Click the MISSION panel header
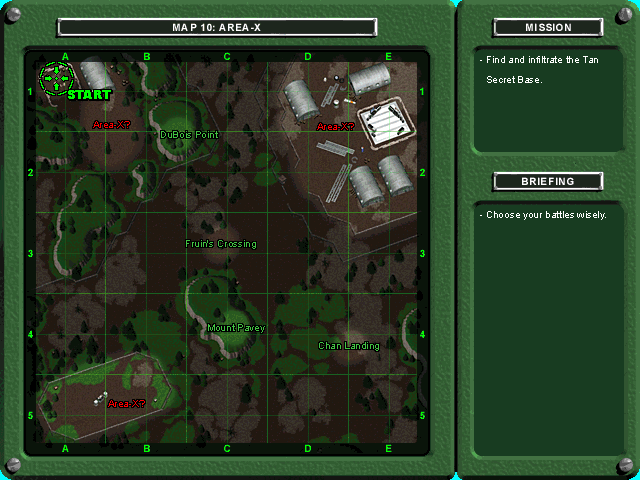Screen dimensions: 640x480 tap(548, 28)
